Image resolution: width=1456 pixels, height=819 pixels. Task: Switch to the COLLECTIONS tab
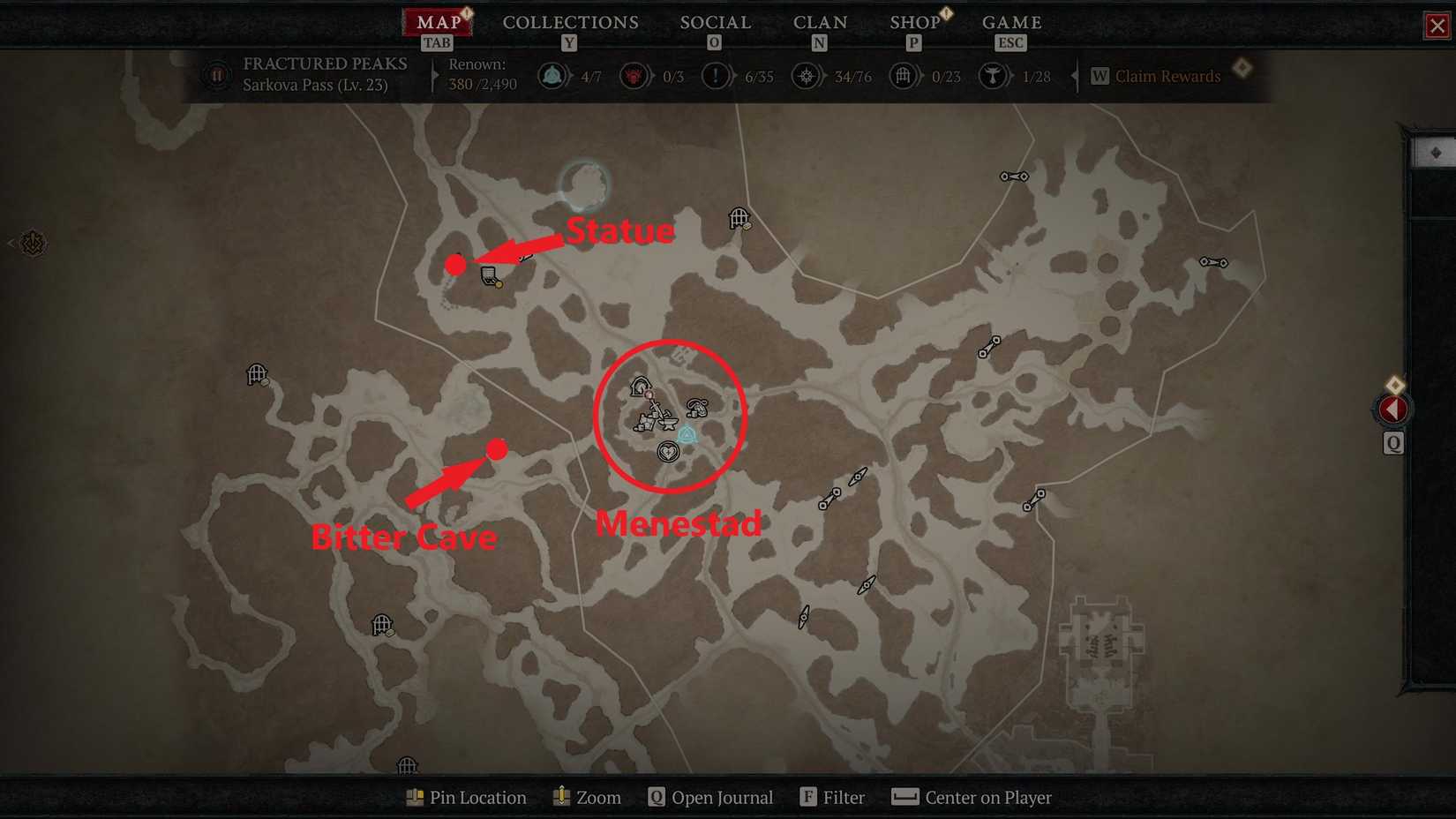point(570,23)
